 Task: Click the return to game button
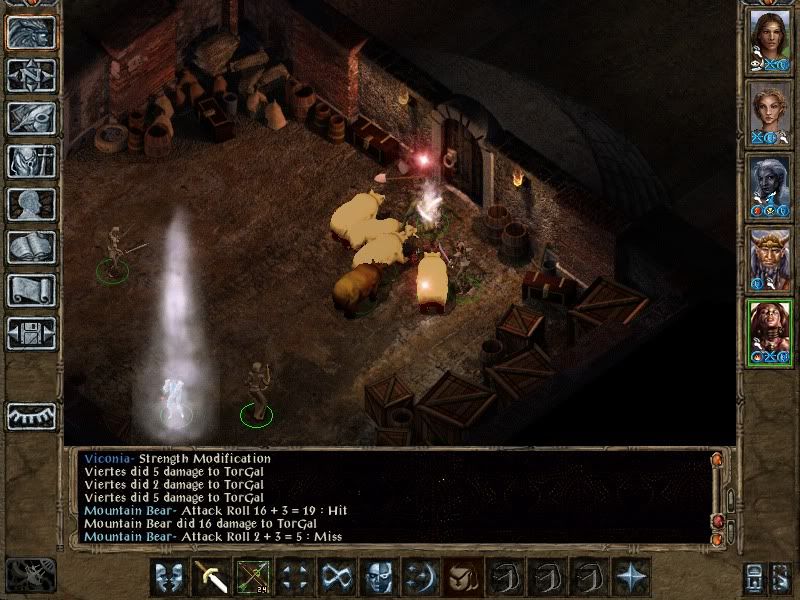(31, 33)
